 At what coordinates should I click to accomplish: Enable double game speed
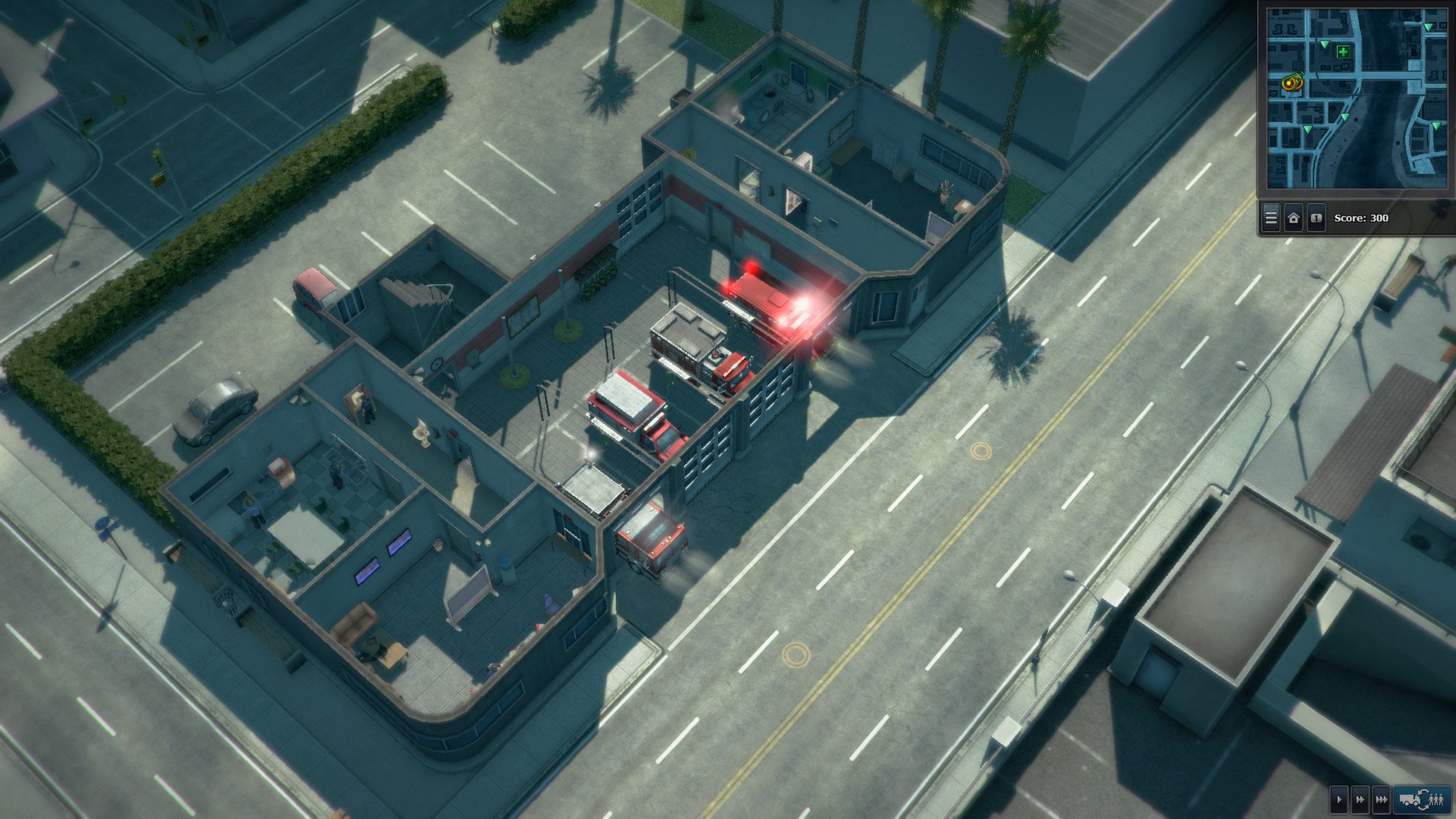pyautogui.click(x=1360, y=799)
